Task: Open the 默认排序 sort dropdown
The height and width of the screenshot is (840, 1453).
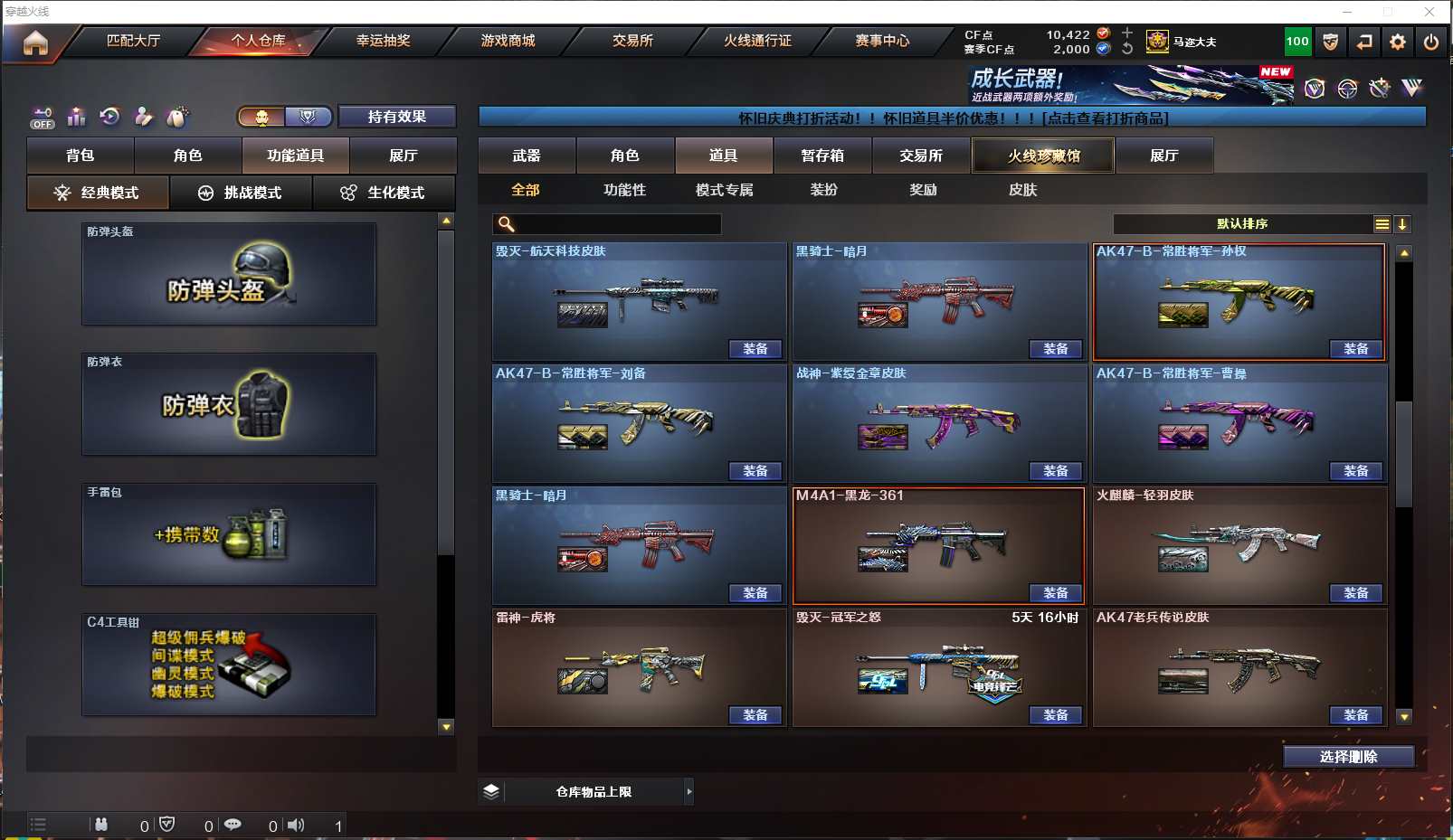Action: (x=1242, y=224)
